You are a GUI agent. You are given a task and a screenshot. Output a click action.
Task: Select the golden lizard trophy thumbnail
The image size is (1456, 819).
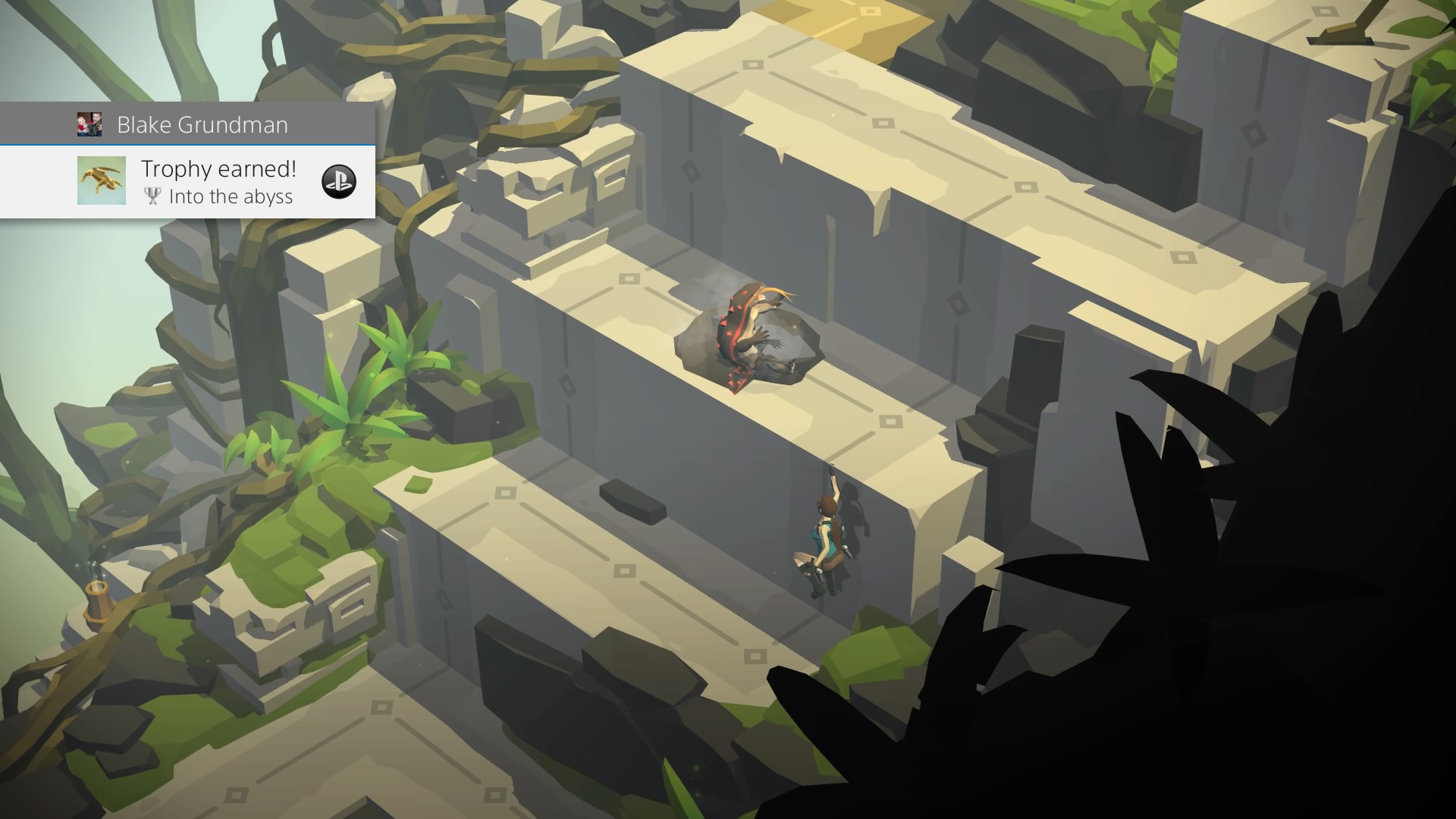tap(102, 181)
